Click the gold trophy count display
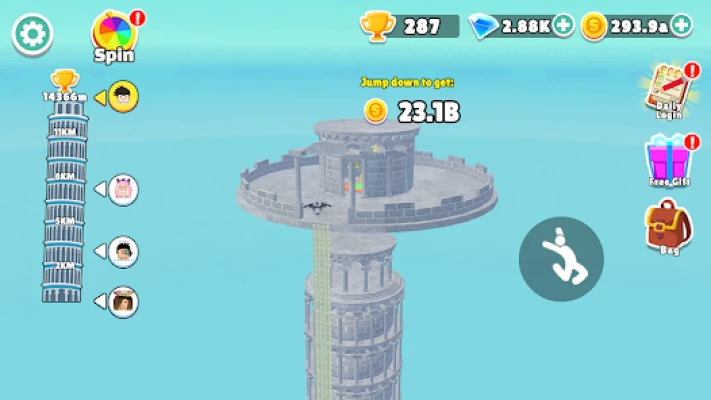The image size is (711, 400). 410,26
